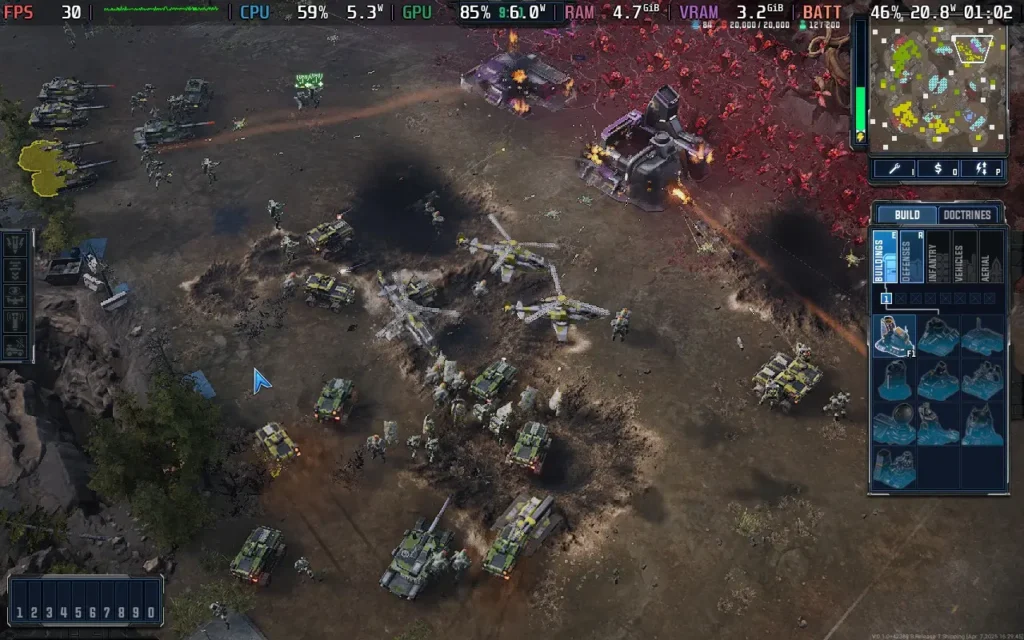Open the Vehicles build category
This screenshot has height=640, width=1024.
[965, 257]
